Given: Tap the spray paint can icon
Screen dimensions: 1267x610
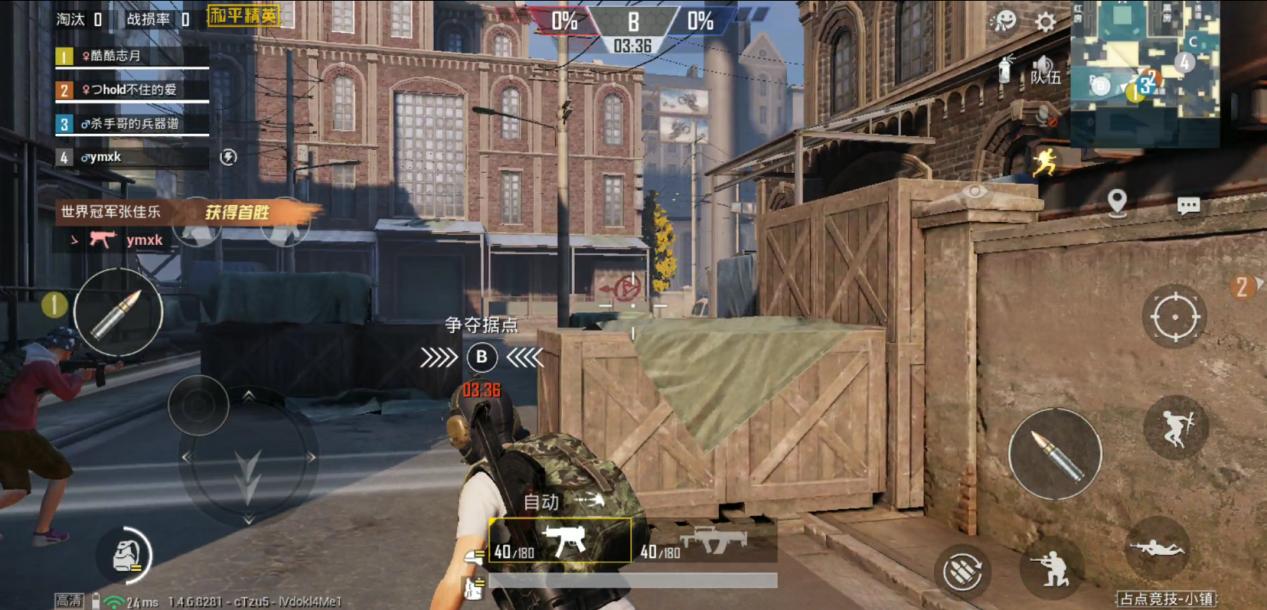Looking at the screenshot, I should [x=1005, y=69].
